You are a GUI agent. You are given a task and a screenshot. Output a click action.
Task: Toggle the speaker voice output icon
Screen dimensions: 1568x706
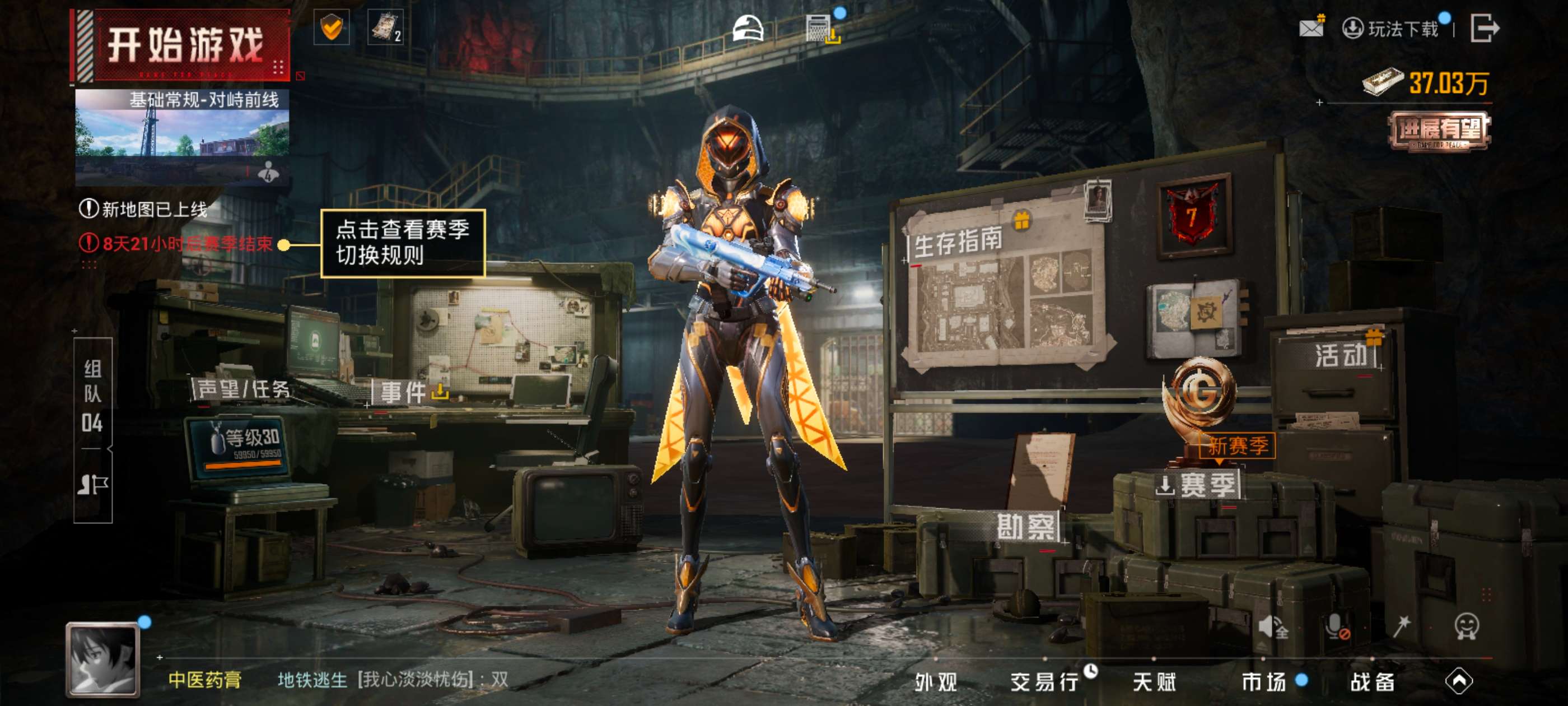pos(1272,627)
